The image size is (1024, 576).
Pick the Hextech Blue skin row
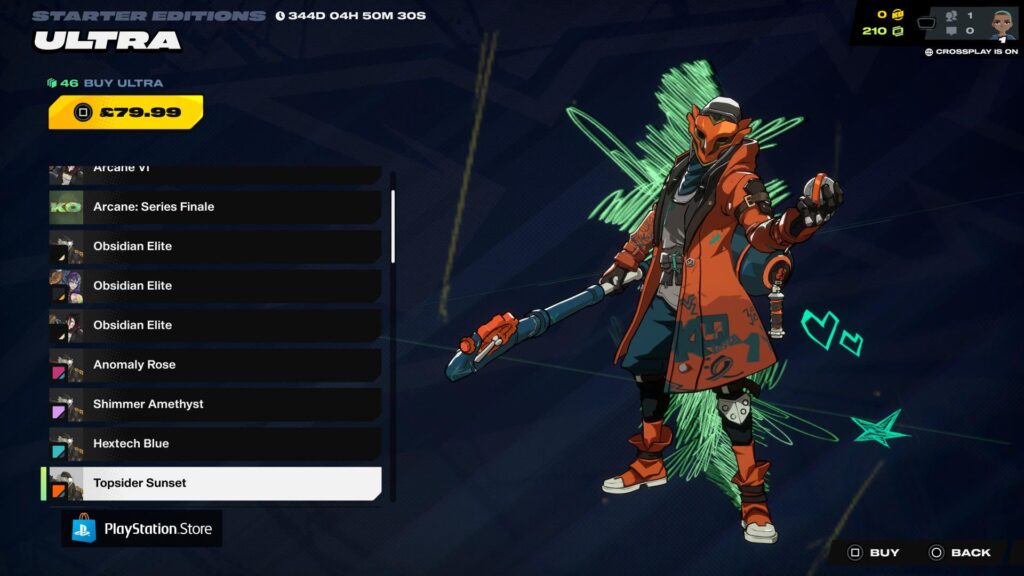coord(215,444)
